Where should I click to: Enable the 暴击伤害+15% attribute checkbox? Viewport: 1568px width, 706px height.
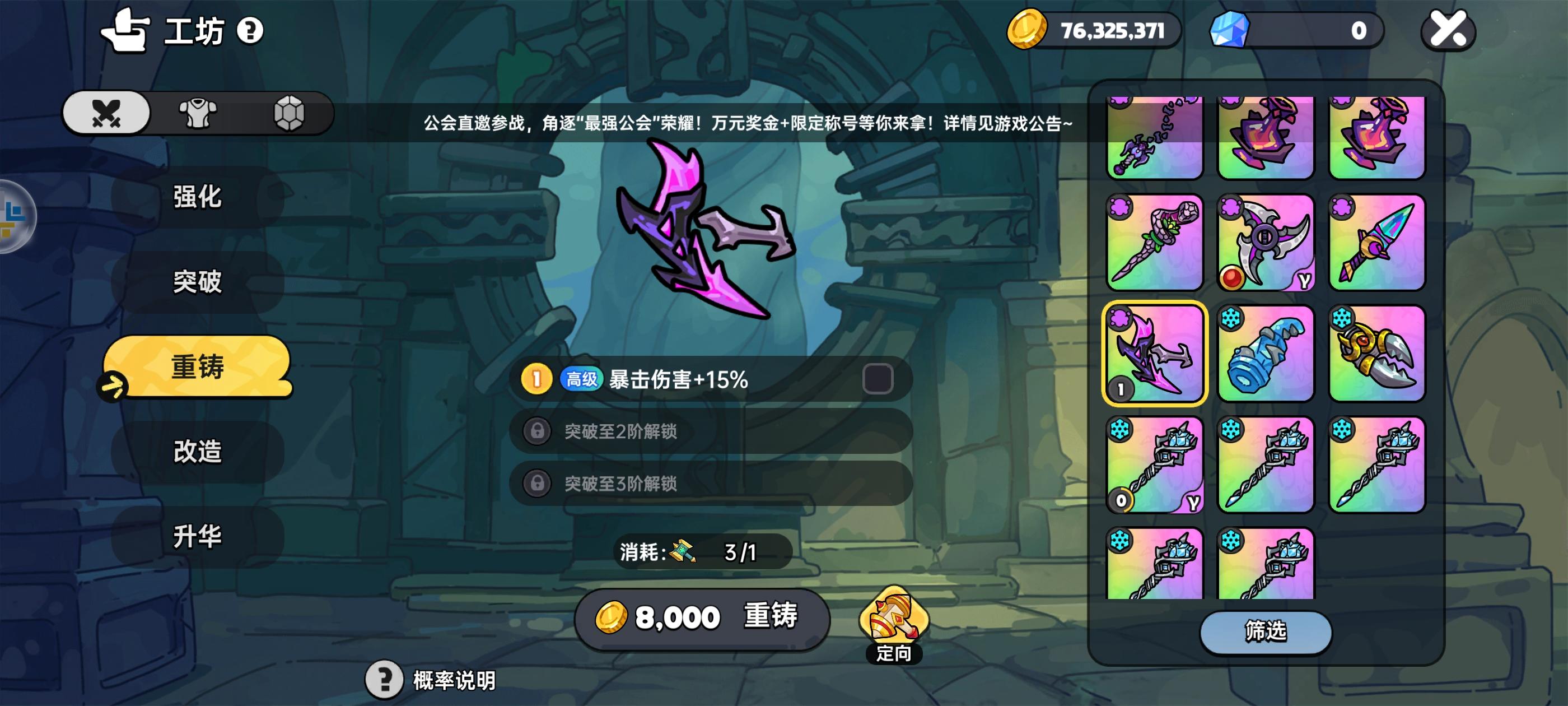[878, 378]
